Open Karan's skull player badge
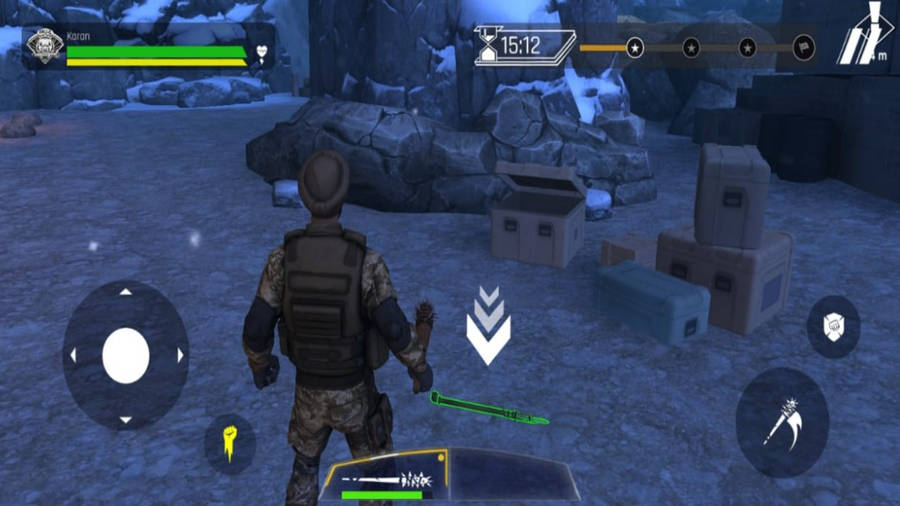 click(44, 46)
